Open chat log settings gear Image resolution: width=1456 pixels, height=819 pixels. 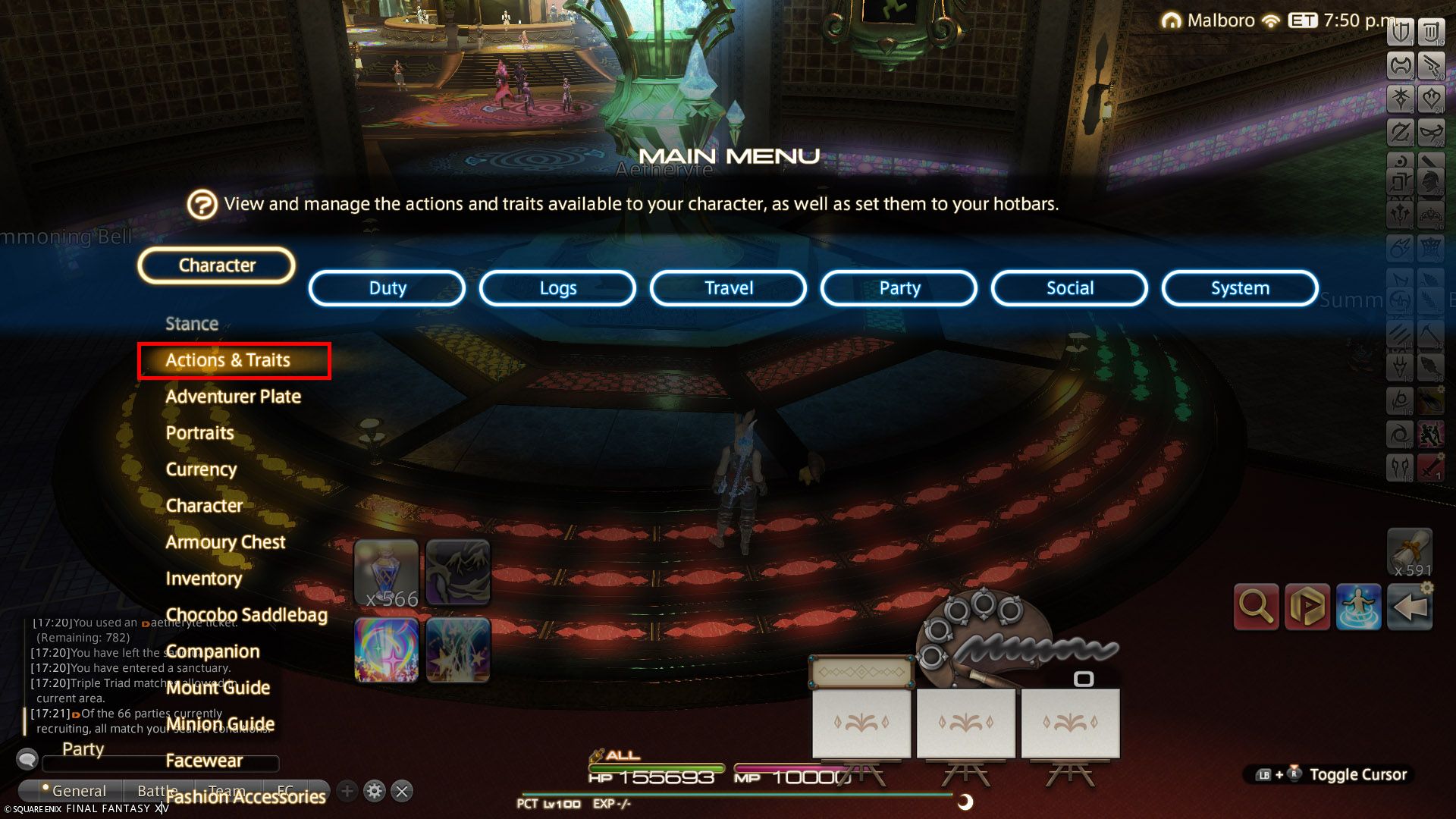click(x=374, y=792)
